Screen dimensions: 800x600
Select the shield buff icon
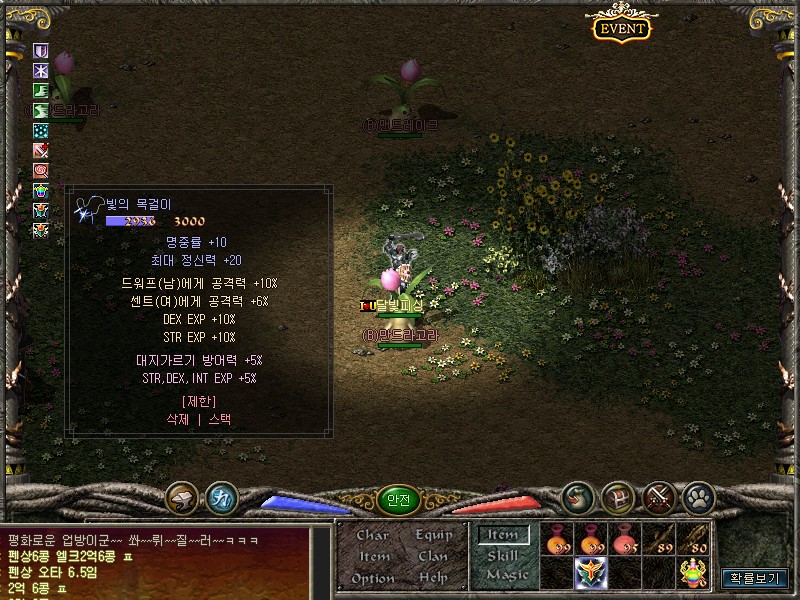[41, 51]
